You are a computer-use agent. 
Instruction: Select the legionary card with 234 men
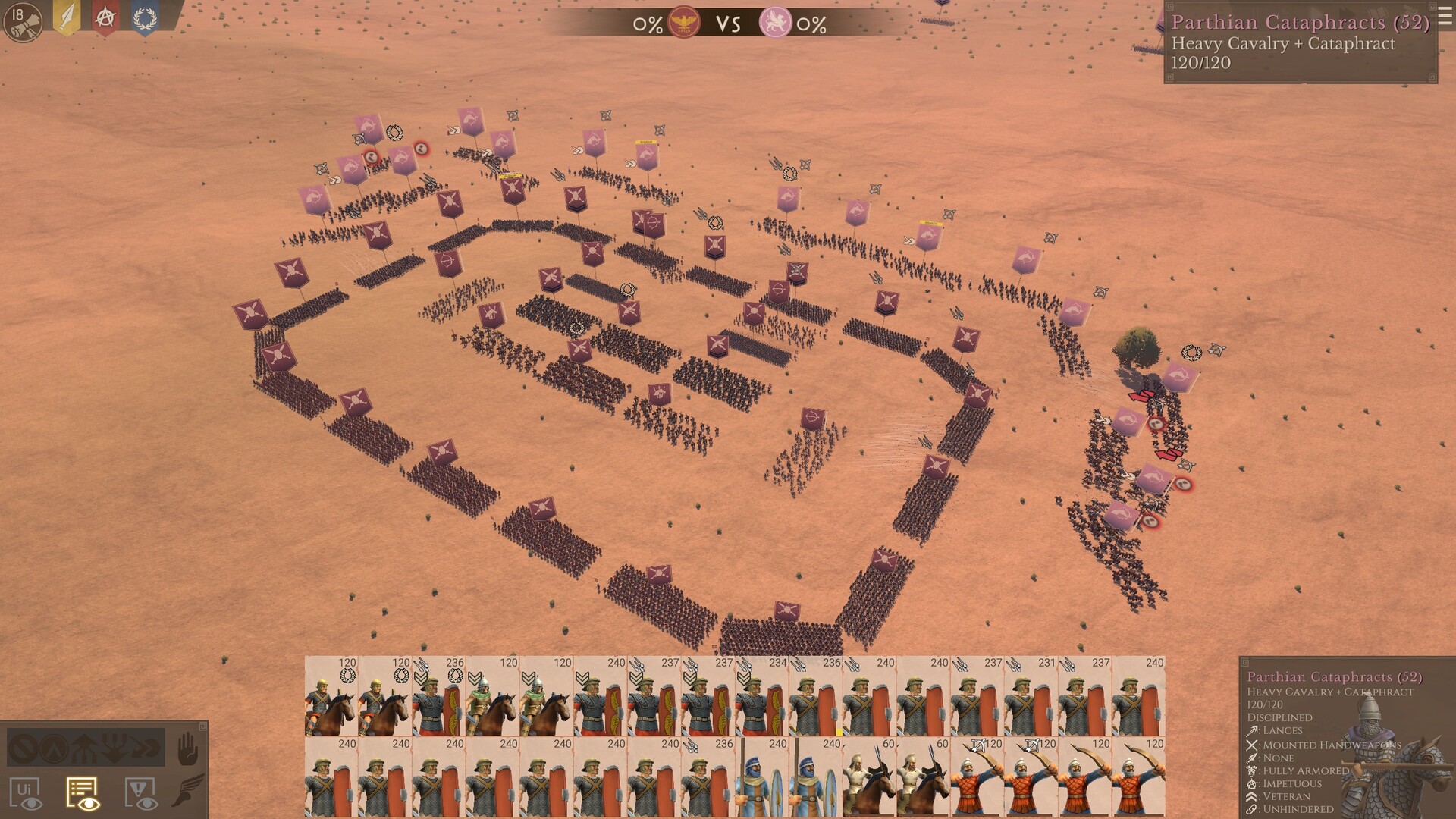coord(761,696)
